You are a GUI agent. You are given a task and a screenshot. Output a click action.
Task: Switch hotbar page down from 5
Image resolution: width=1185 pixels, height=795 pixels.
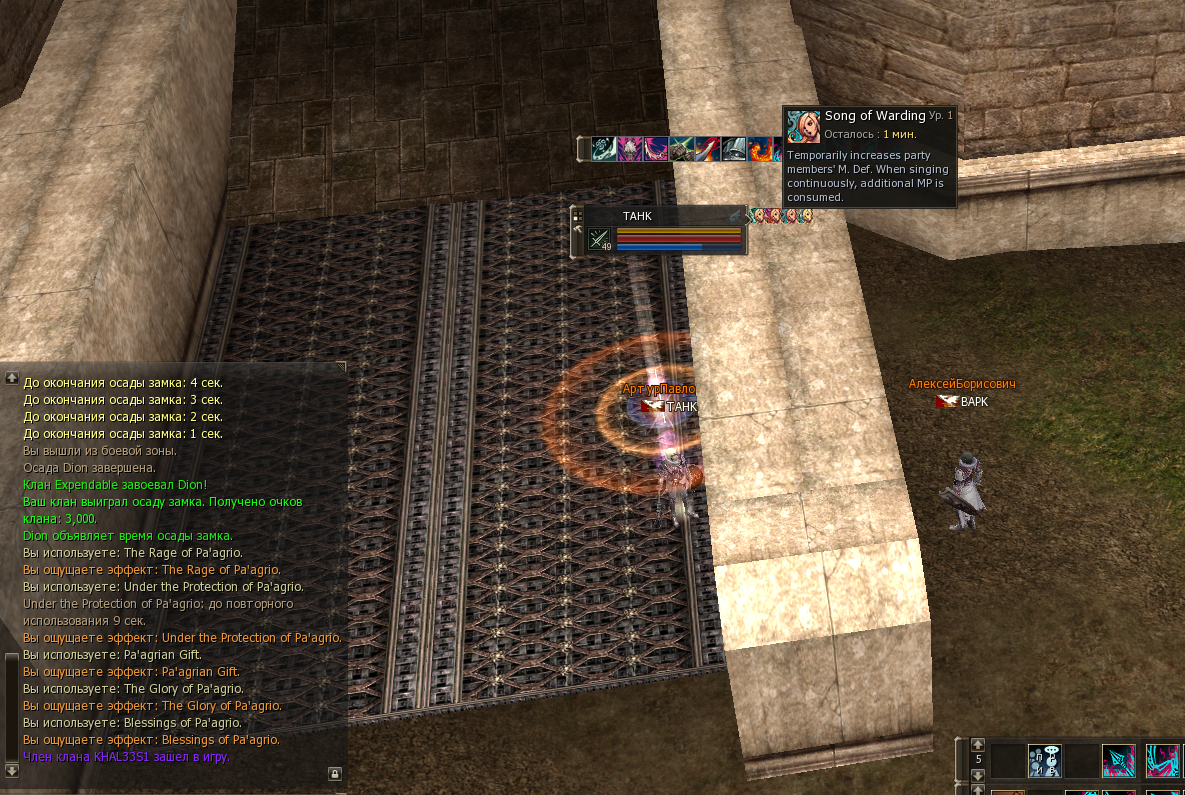click(x=978, y=774)
